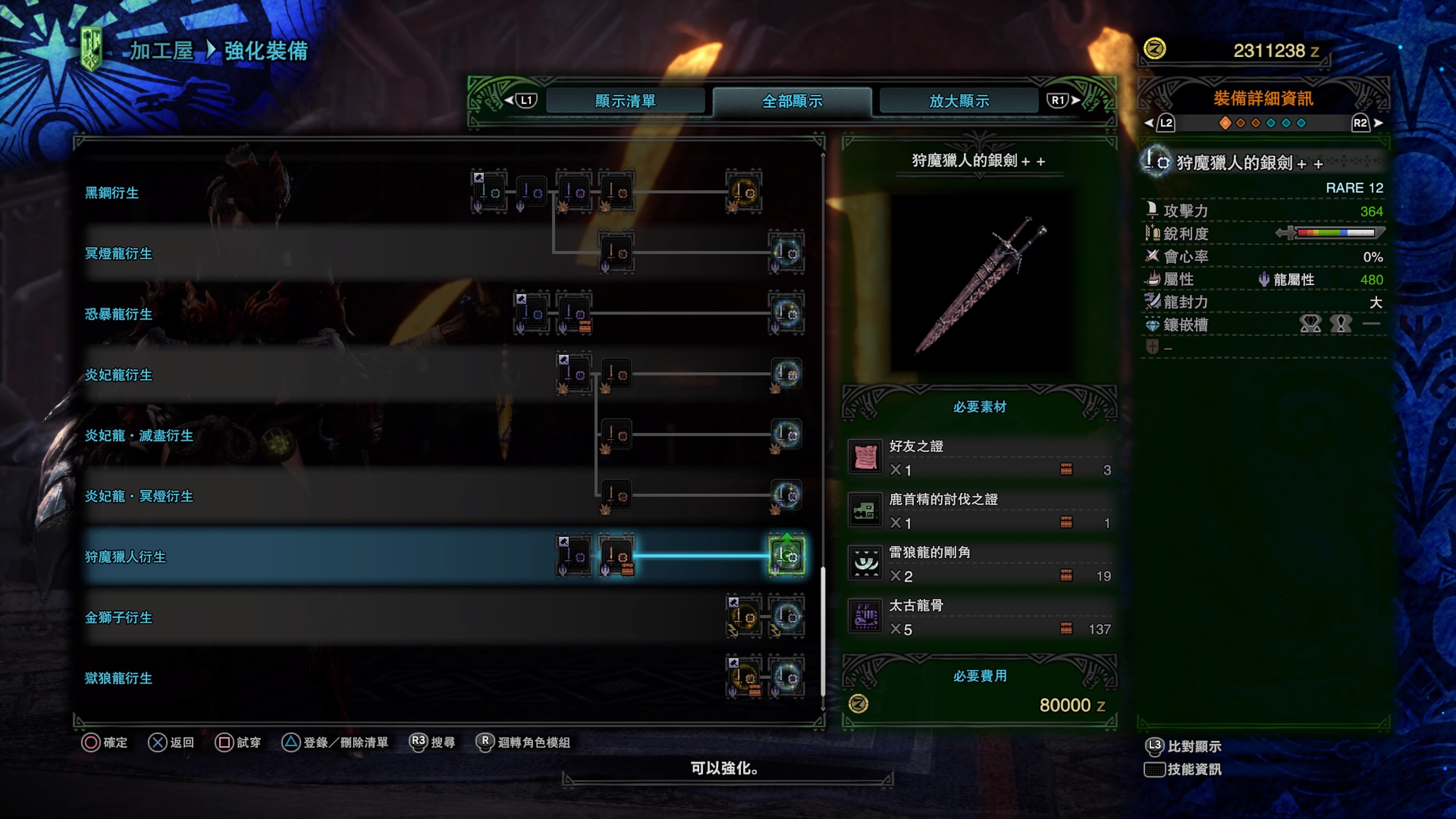
Task: Select the 恐暴龍衍生 tree row
Action: point(119,314)
